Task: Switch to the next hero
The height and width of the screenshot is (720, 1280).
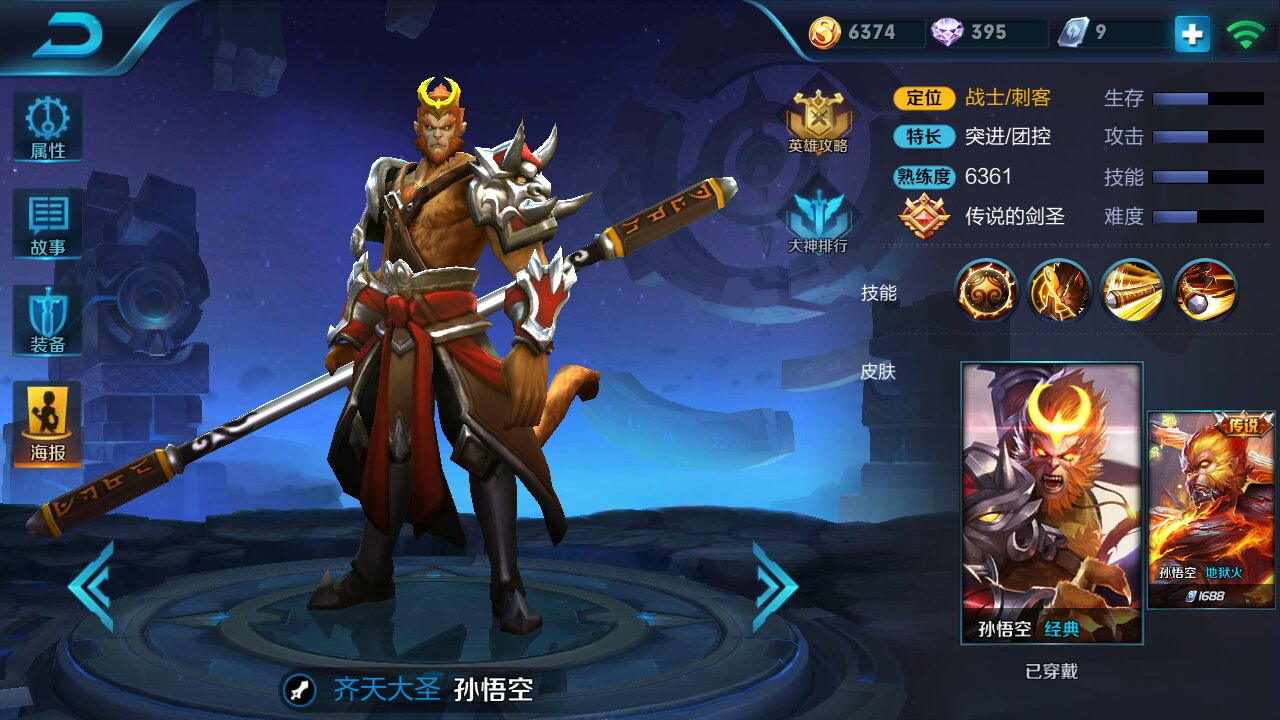Action: point(775,586)
